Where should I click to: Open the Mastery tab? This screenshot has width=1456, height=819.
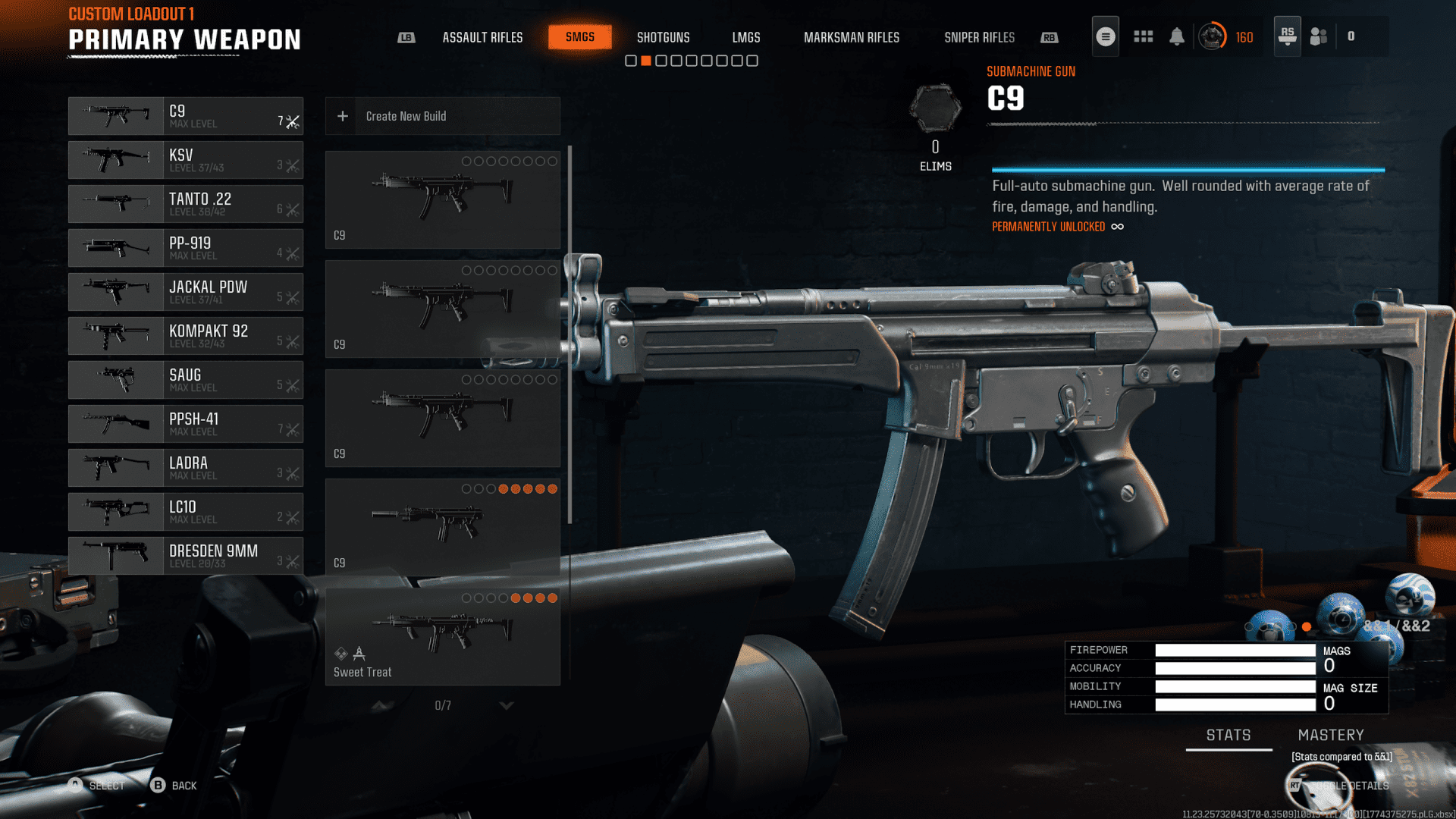[1330, 735]
